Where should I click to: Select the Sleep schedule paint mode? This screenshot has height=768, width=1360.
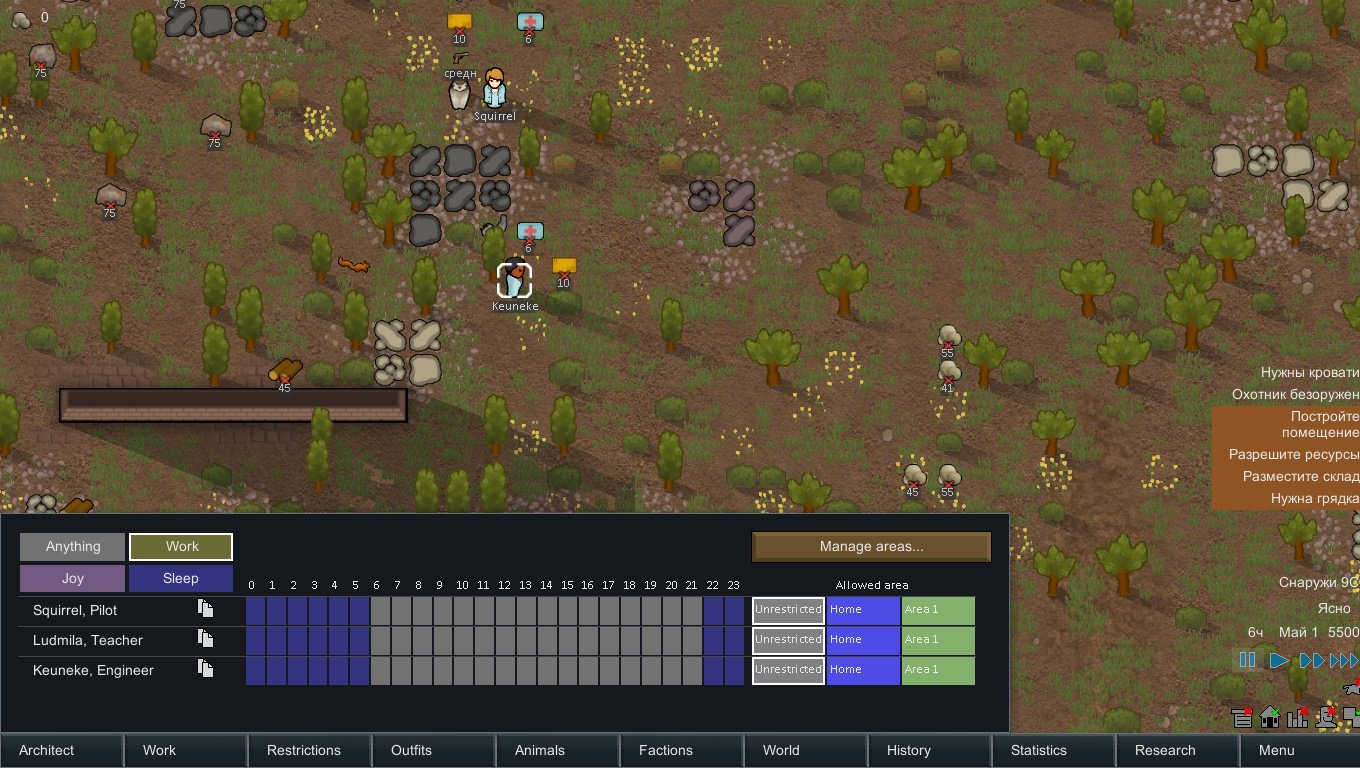[x=180, y=577]
